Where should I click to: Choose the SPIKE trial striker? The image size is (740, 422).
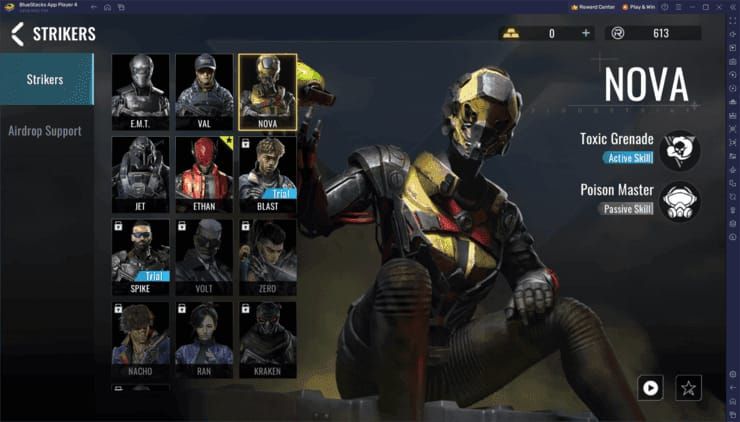pyautogui.click(x=141, y=257)
